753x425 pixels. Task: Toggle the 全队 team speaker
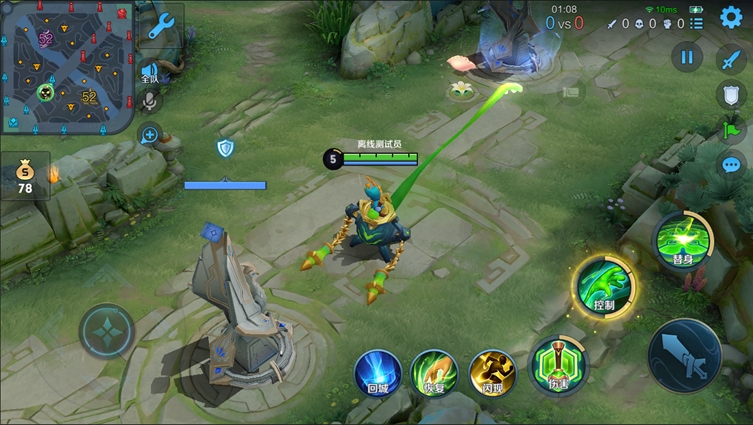(150, 71)
